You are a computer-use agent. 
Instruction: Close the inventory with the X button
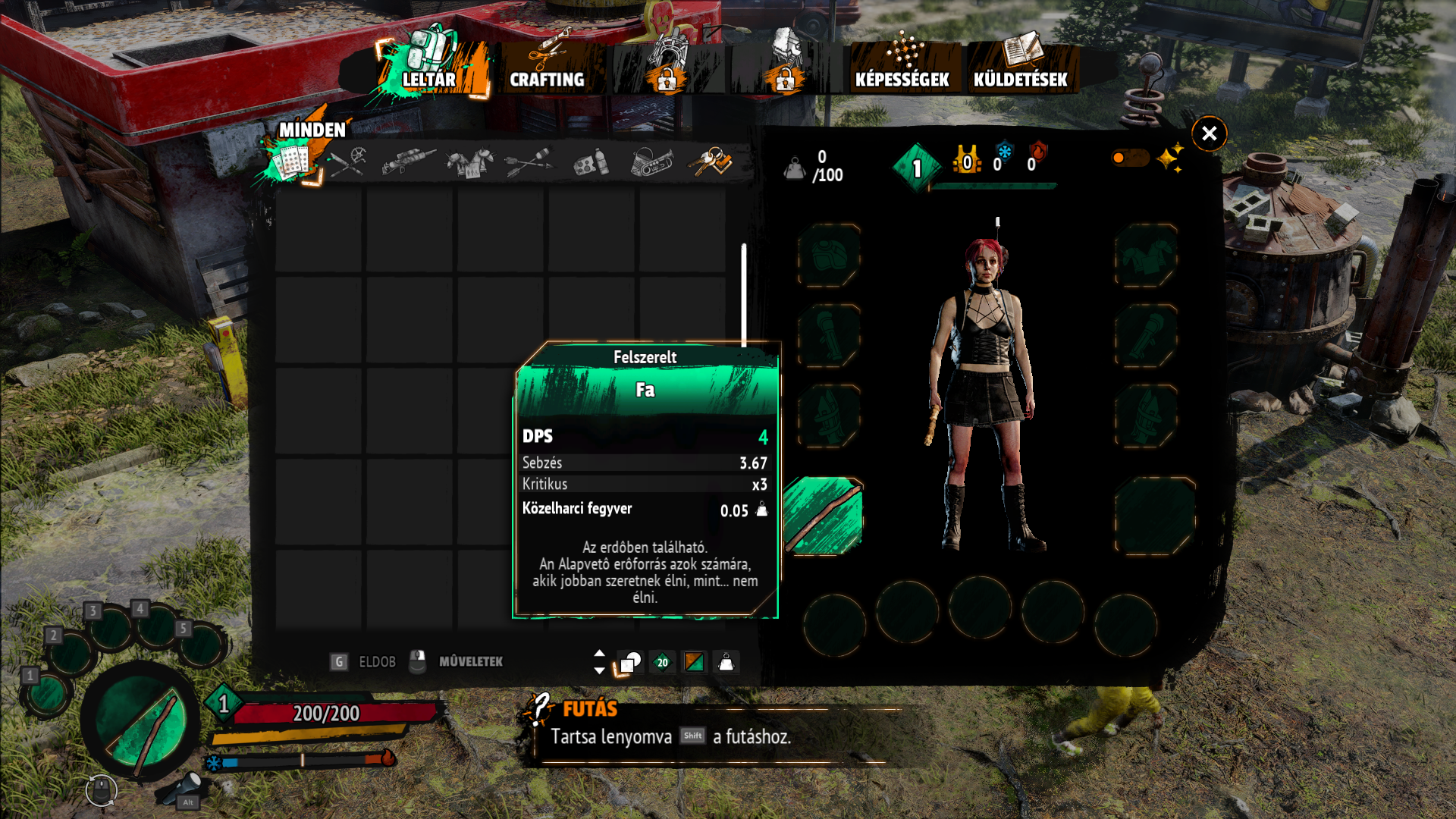coord(1209,134)
